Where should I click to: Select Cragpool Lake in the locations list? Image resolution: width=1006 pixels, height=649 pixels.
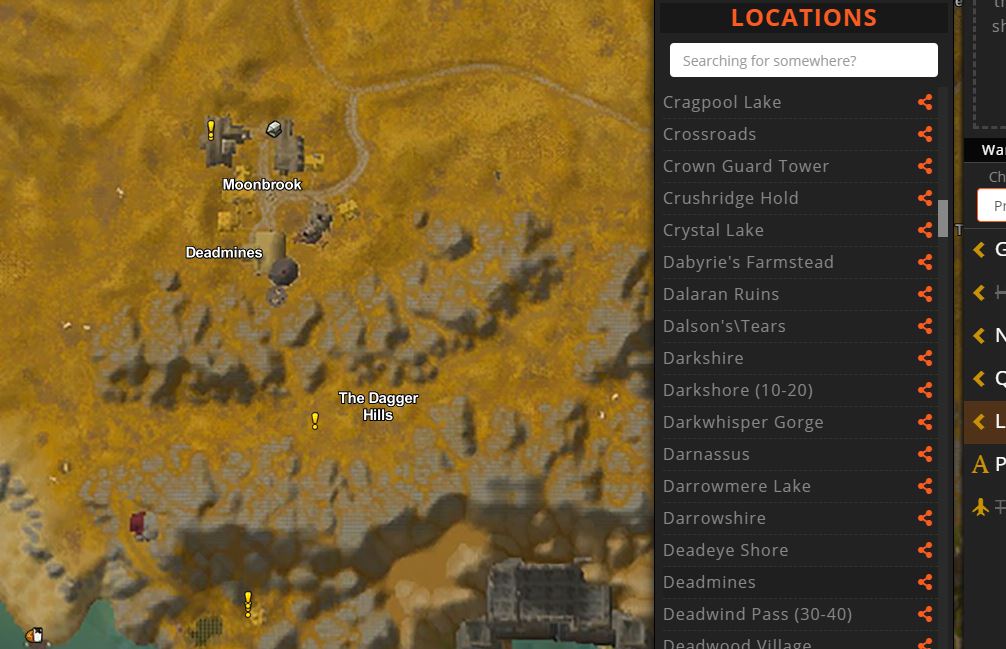click(722, 102)
